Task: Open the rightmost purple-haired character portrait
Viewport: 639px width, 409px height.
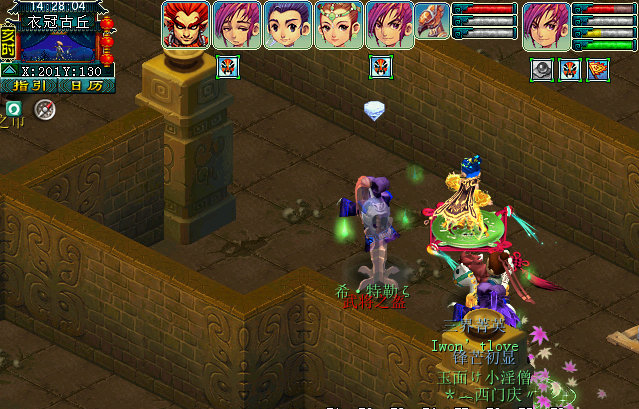Action: click(x=546, y=26)
